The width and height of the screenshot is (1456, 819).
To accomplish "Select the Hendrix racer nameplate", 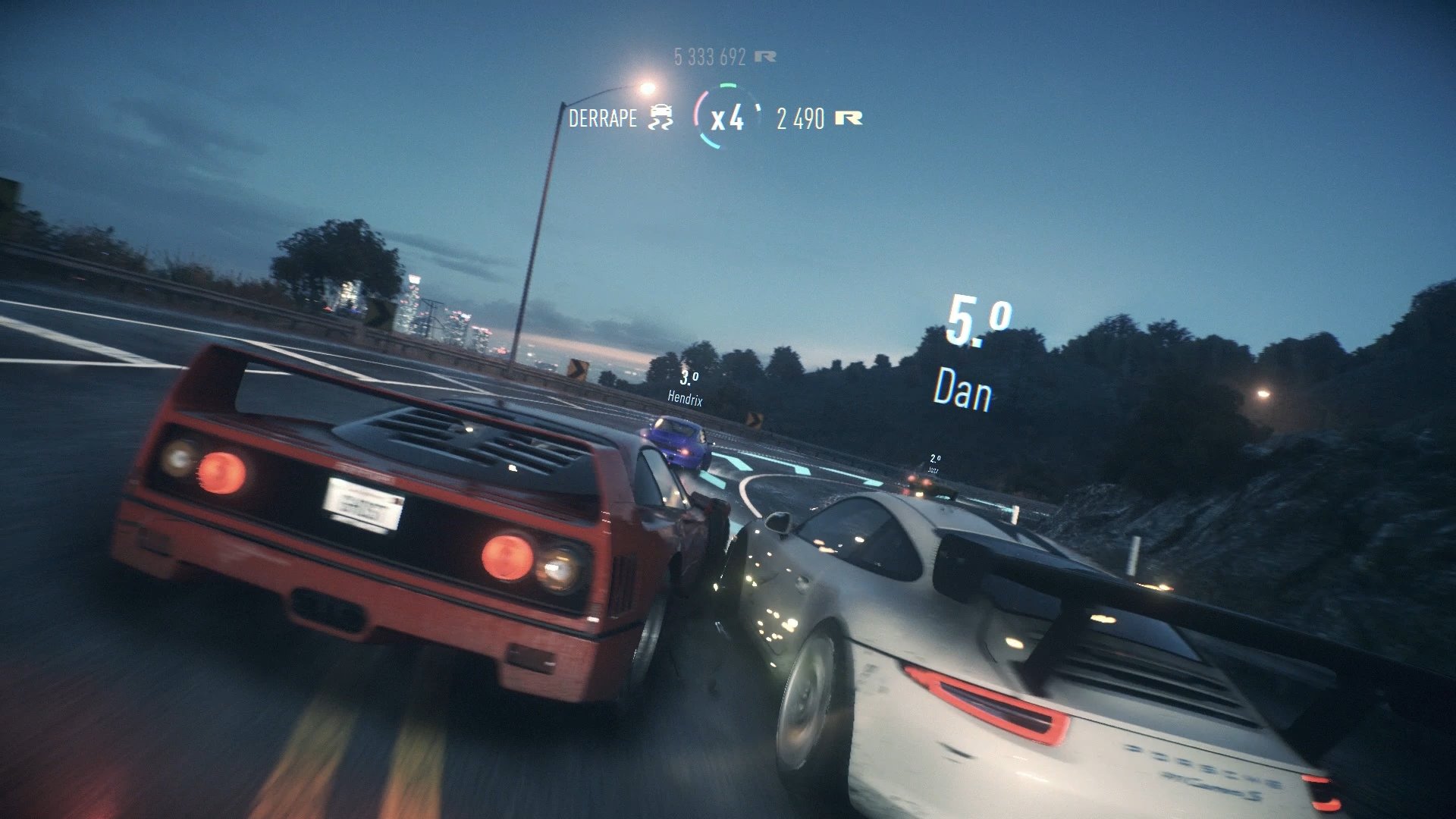I will tap(685, 397).
